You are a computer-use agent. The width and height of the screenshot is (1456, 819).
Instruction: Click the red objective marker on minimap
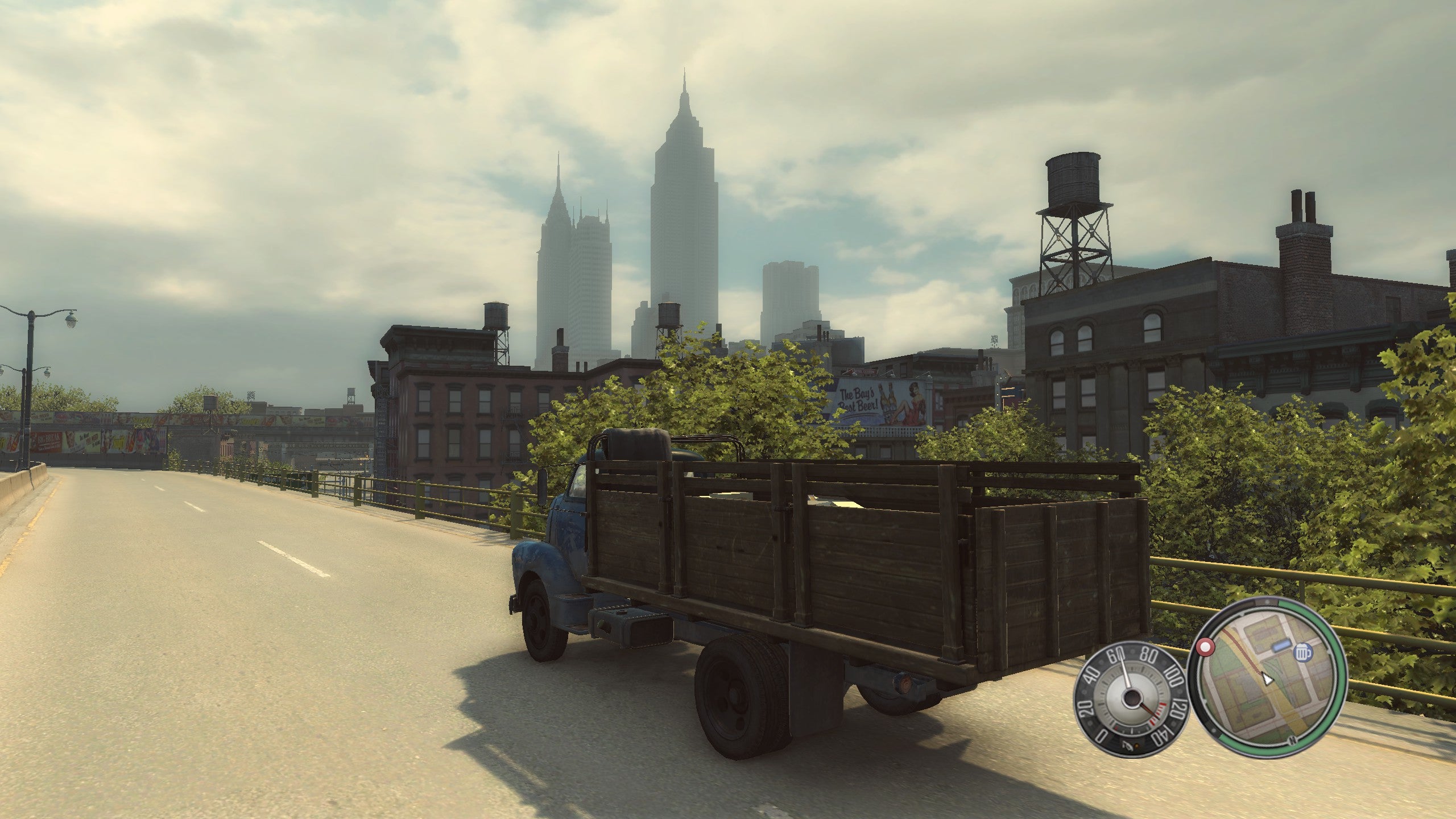click(x=1204, y=647)
